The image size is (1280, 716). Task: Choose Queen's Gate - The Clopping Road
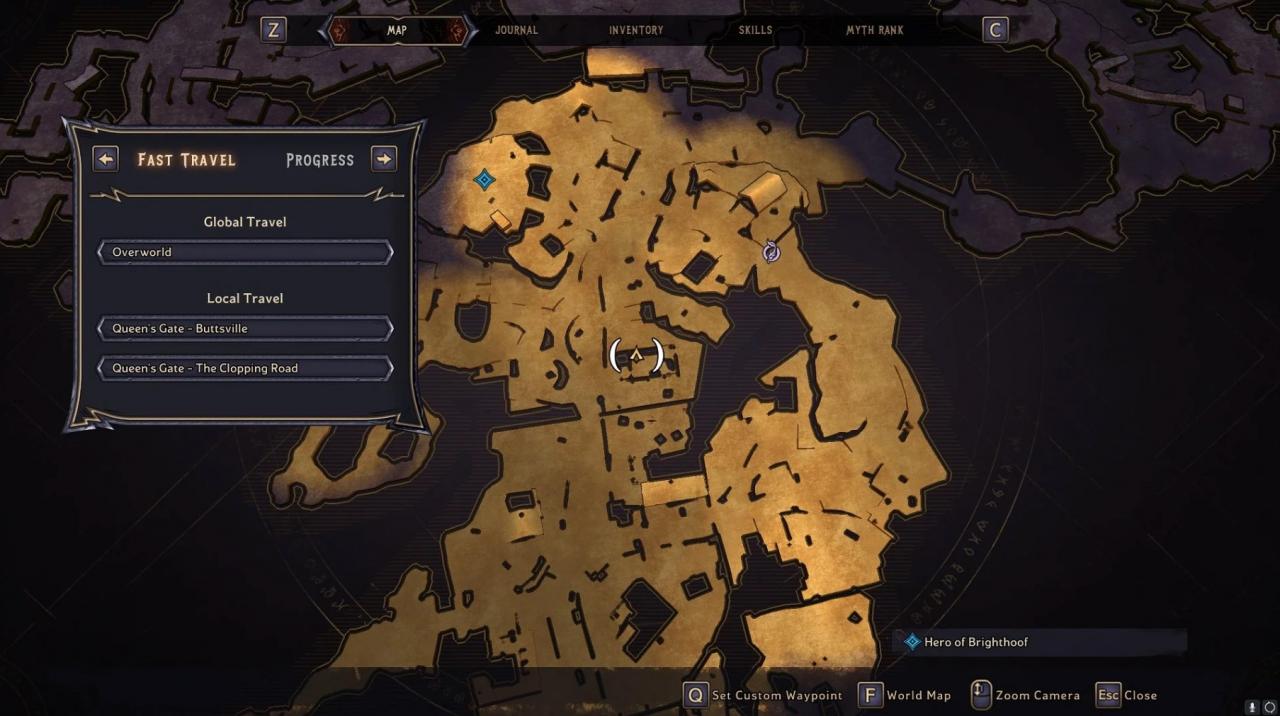245,368
